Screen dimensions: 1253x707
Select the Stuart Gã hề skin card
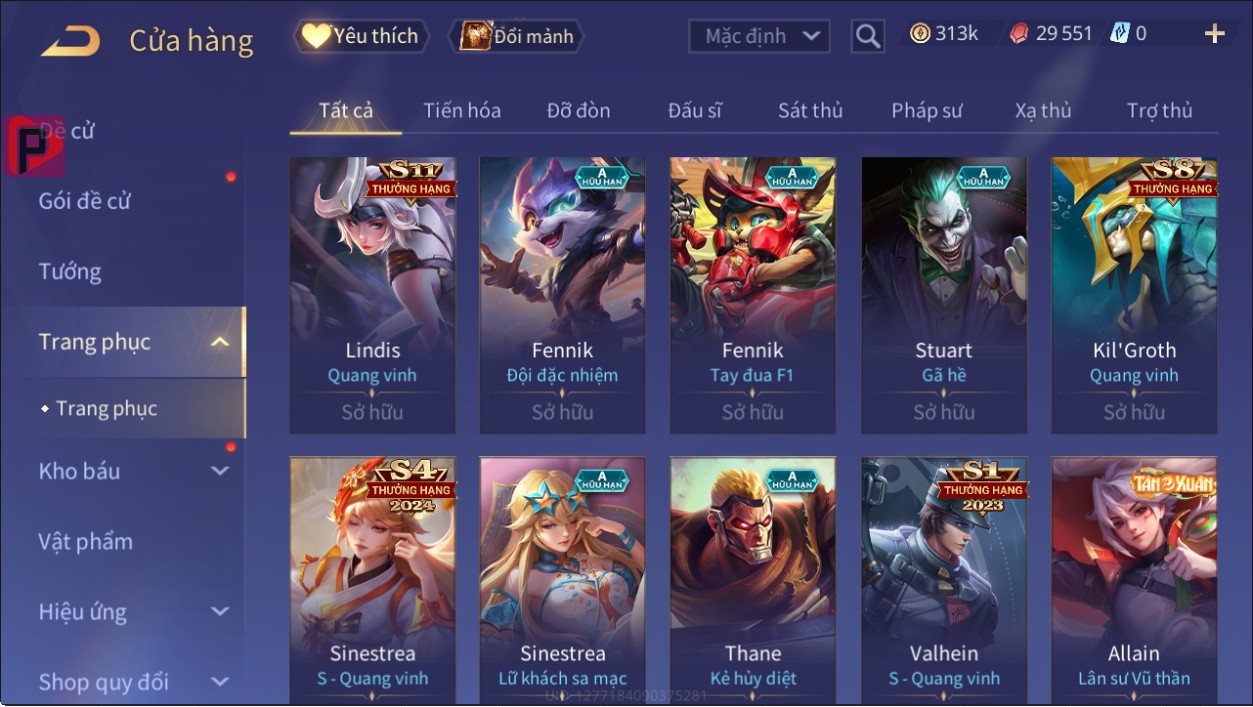tap(944, 295)
